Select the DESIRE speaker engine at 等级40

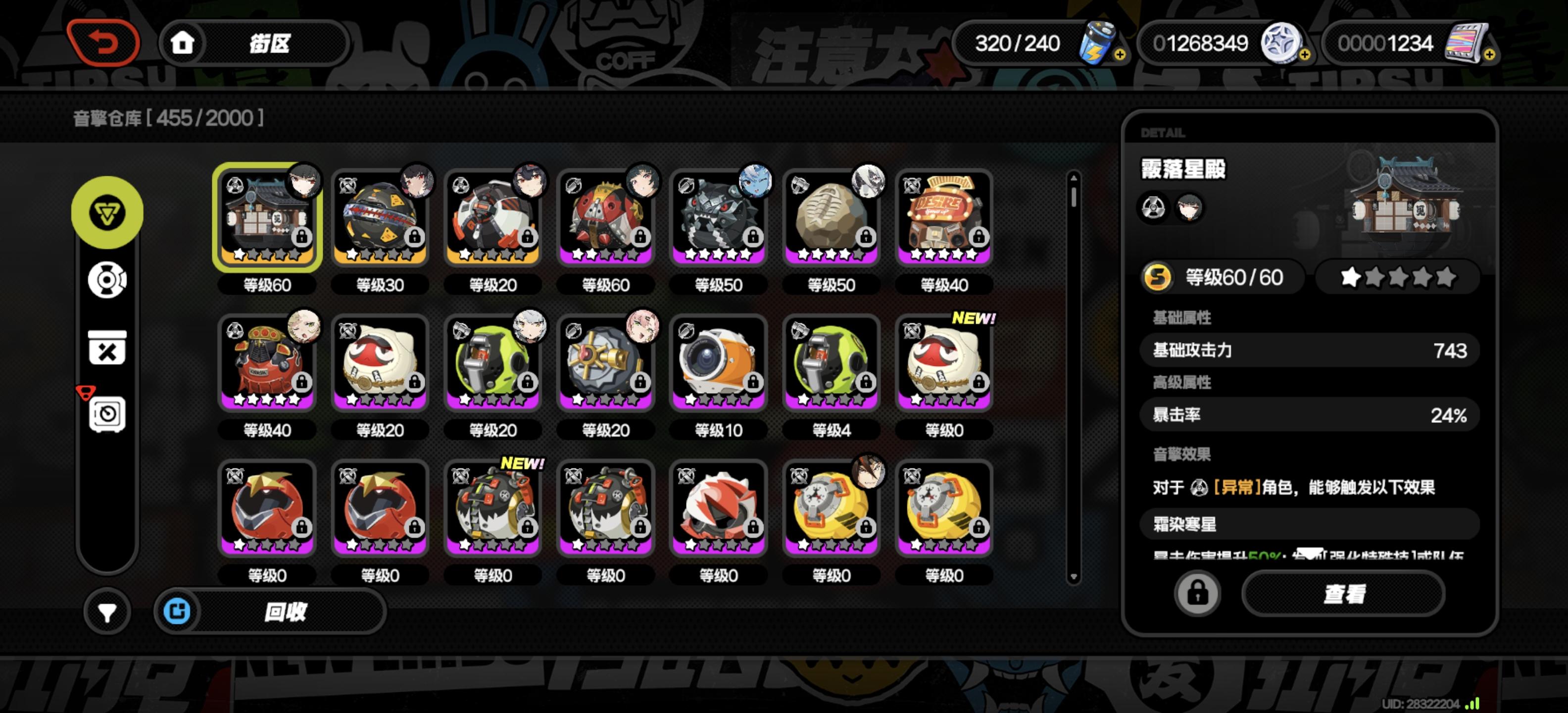coord(944,217)
